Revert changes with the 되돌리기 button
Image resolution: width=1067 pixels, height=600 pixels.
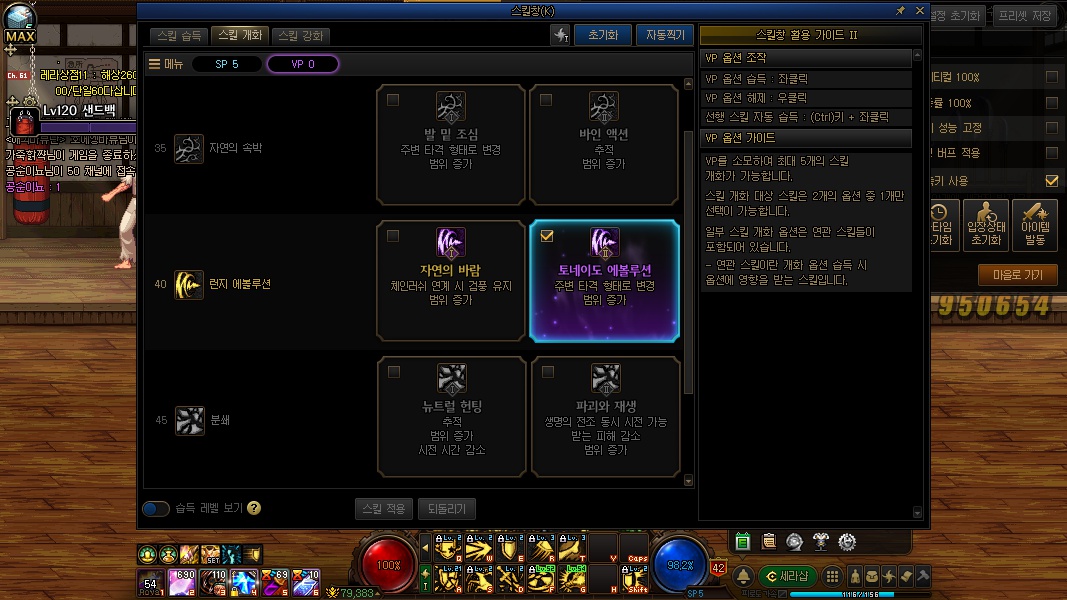[x=447, y=509]
